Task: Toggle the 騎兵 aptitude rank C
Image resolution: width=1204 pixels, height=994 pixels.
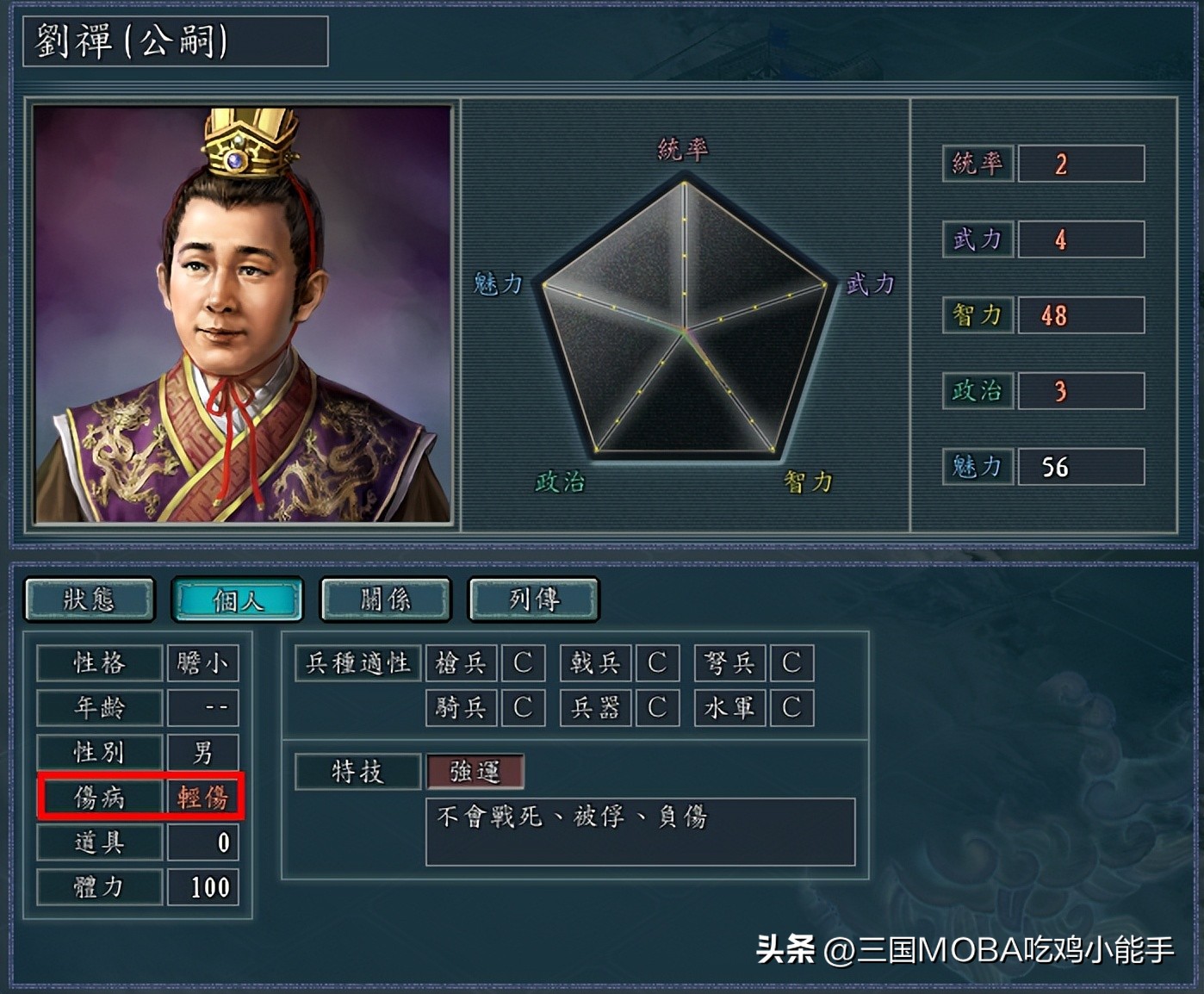Action: pos(523,707)
